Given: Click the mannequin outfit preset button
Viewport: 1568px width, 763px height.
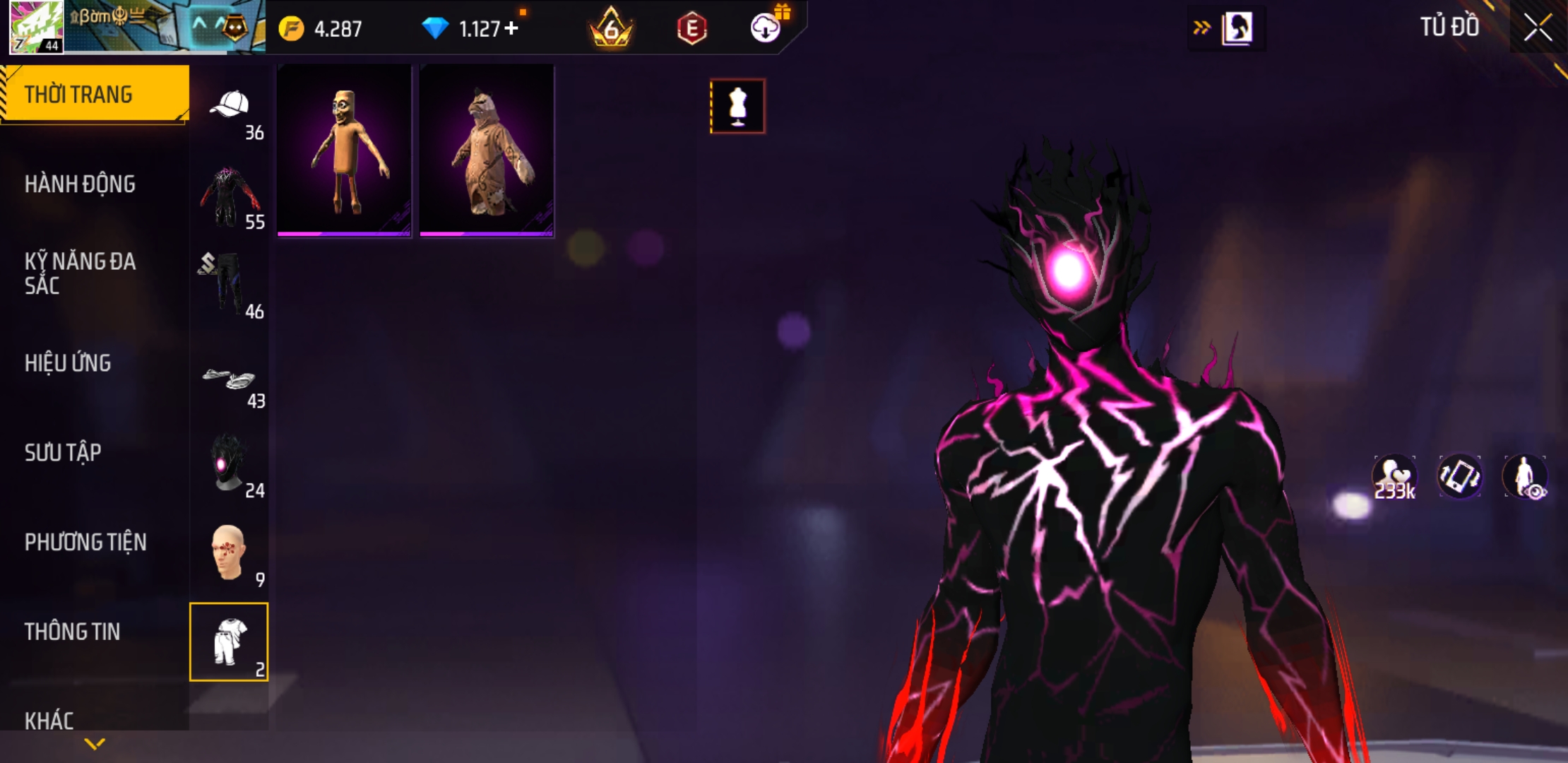Looking at the screenshot, I should tap(737, 107).
